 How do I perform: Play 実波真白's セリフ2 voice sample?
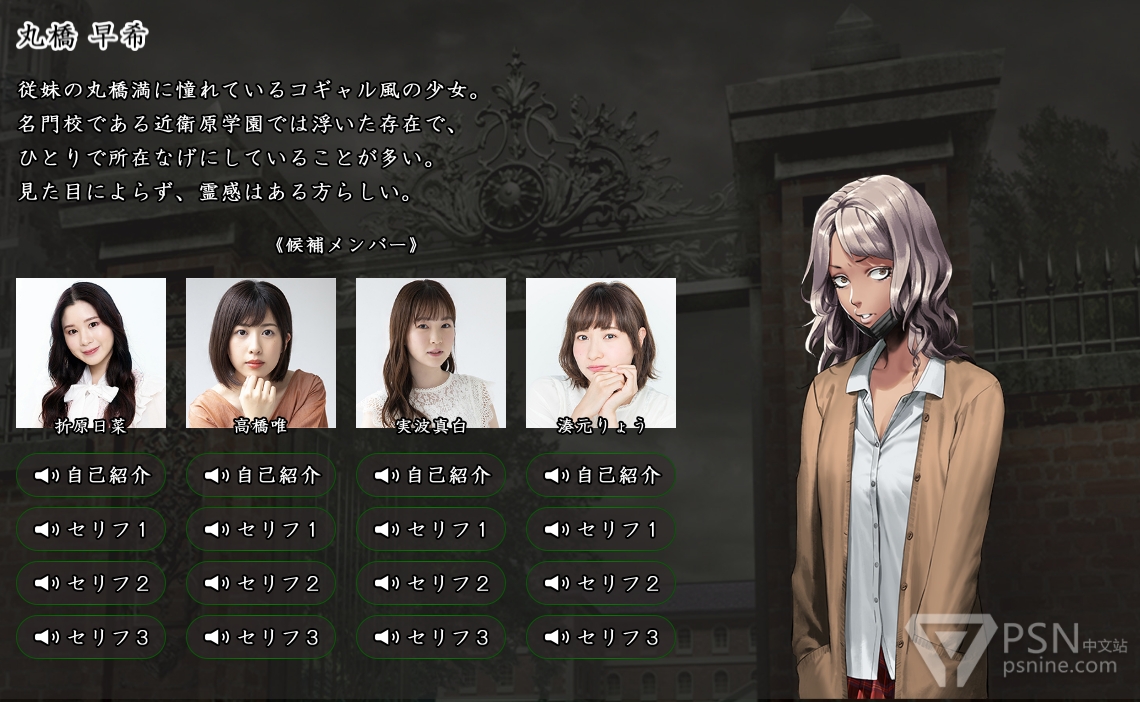click(431, 583)
